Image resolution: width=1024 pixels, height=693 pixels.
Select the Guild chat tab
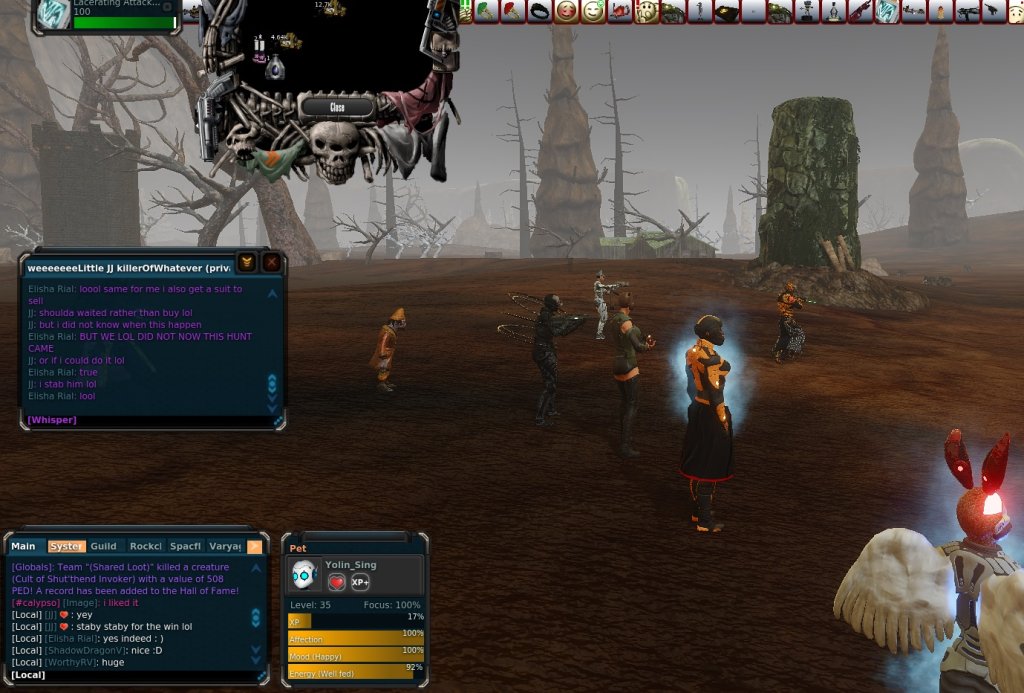[103, 546]
